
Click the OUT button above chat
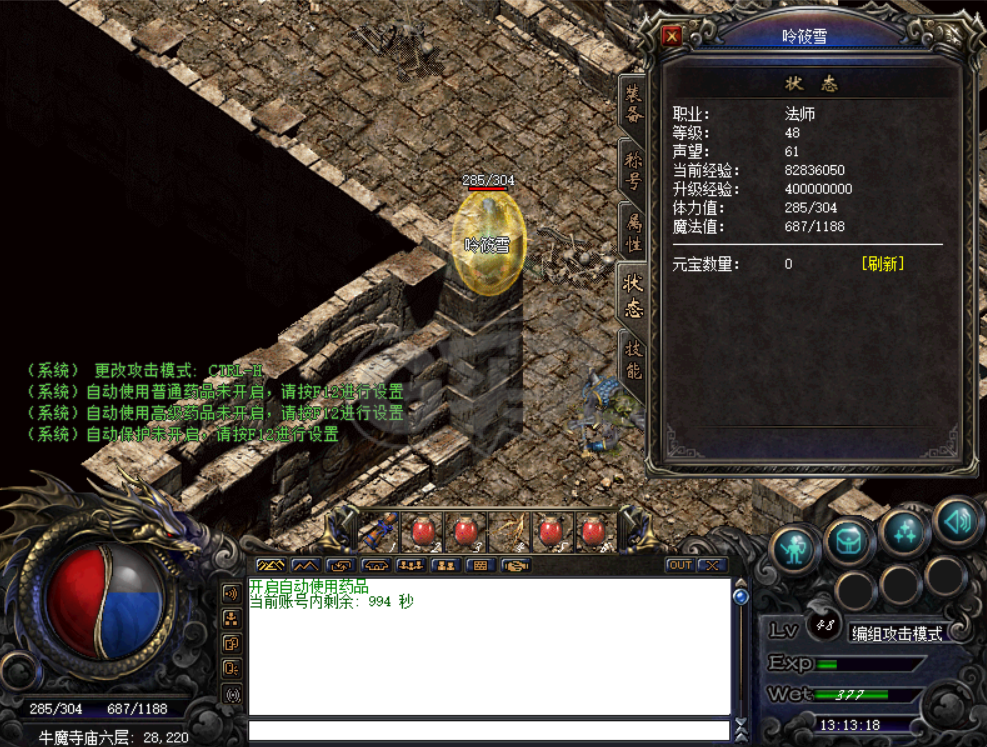pyautogui.click(x=679, y=565)
